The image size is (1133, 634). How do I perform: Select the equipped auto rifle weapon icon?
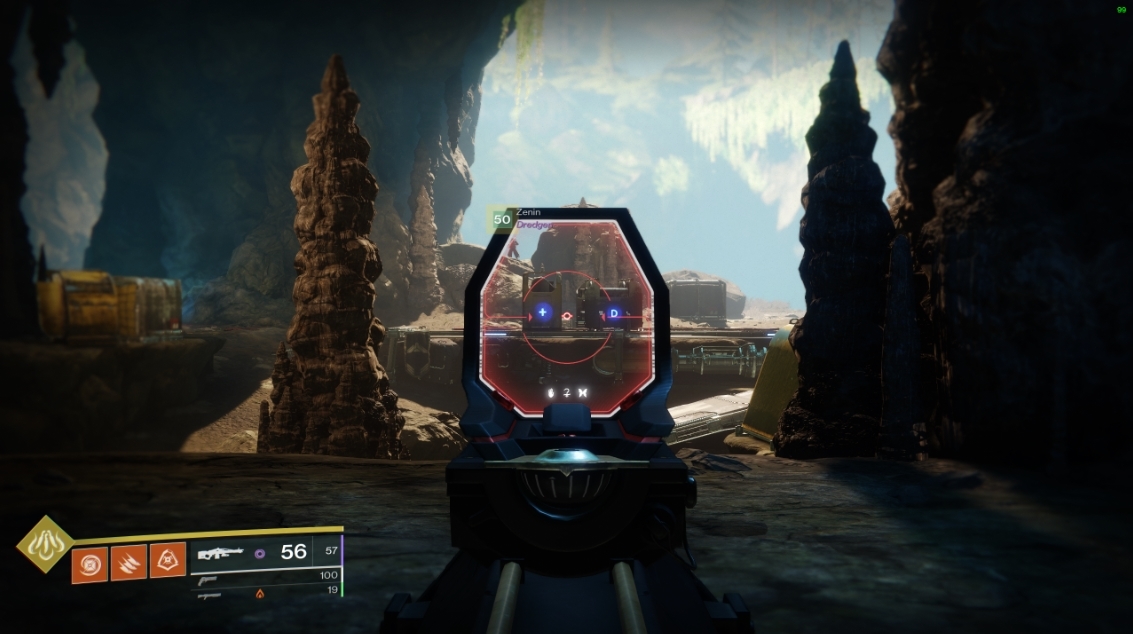coord(221,552)
